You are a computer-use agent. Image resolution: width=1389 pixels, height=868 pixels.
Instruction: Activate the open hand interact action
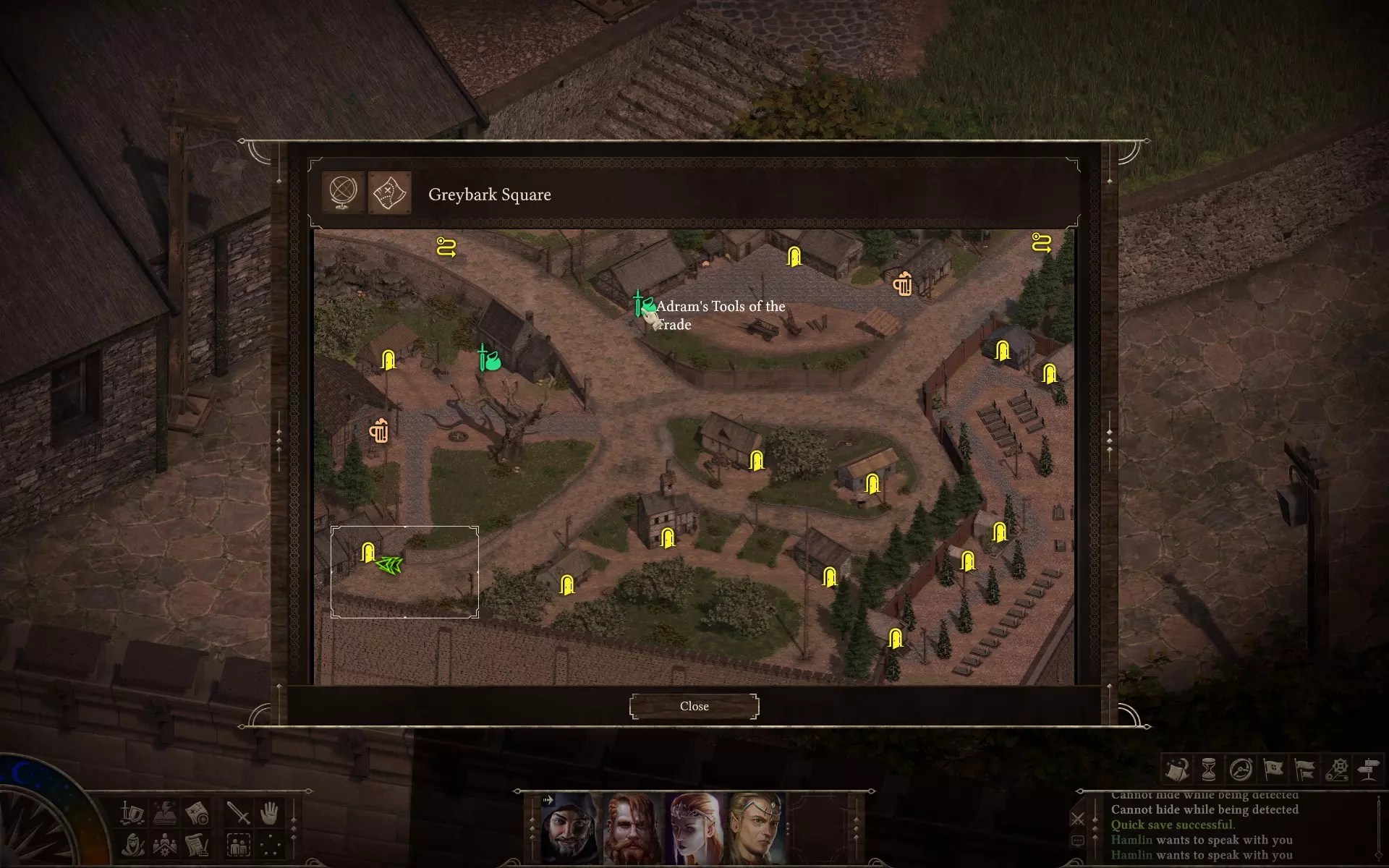click(270, 813)
